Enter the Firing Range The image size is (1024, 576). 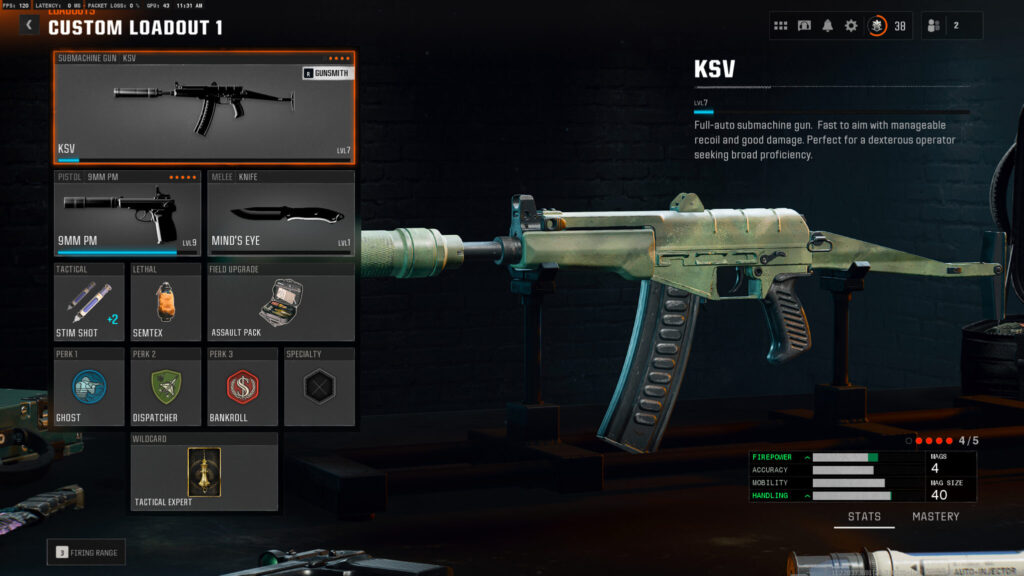86,552
